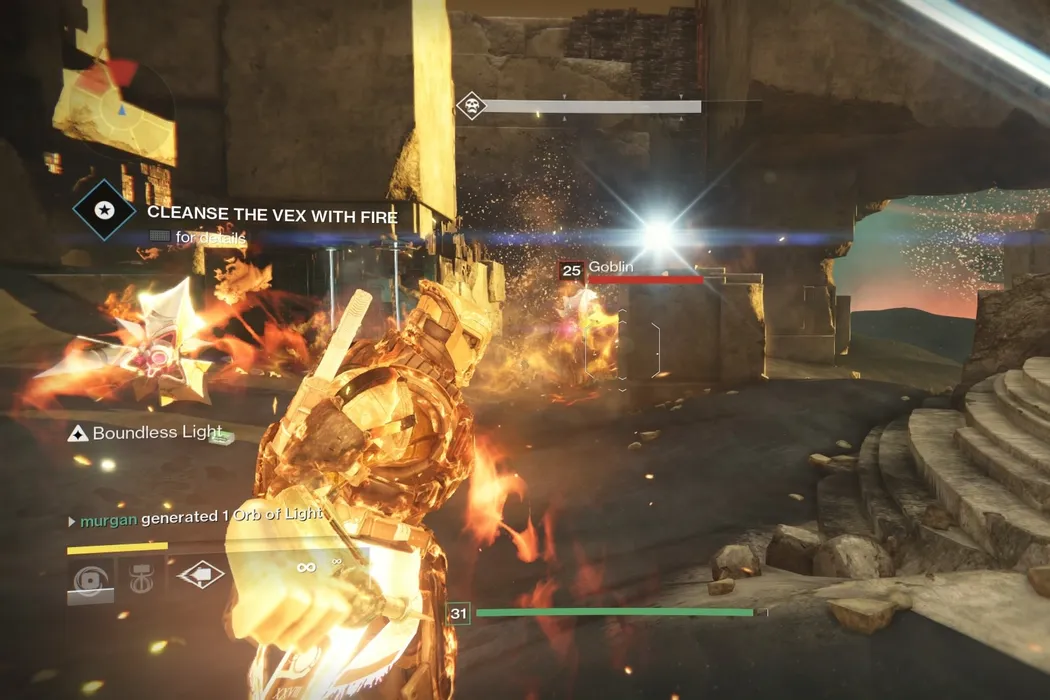1050x700 pixels.
Task: Select the diamond star objective icon
Action: [104, 211]
